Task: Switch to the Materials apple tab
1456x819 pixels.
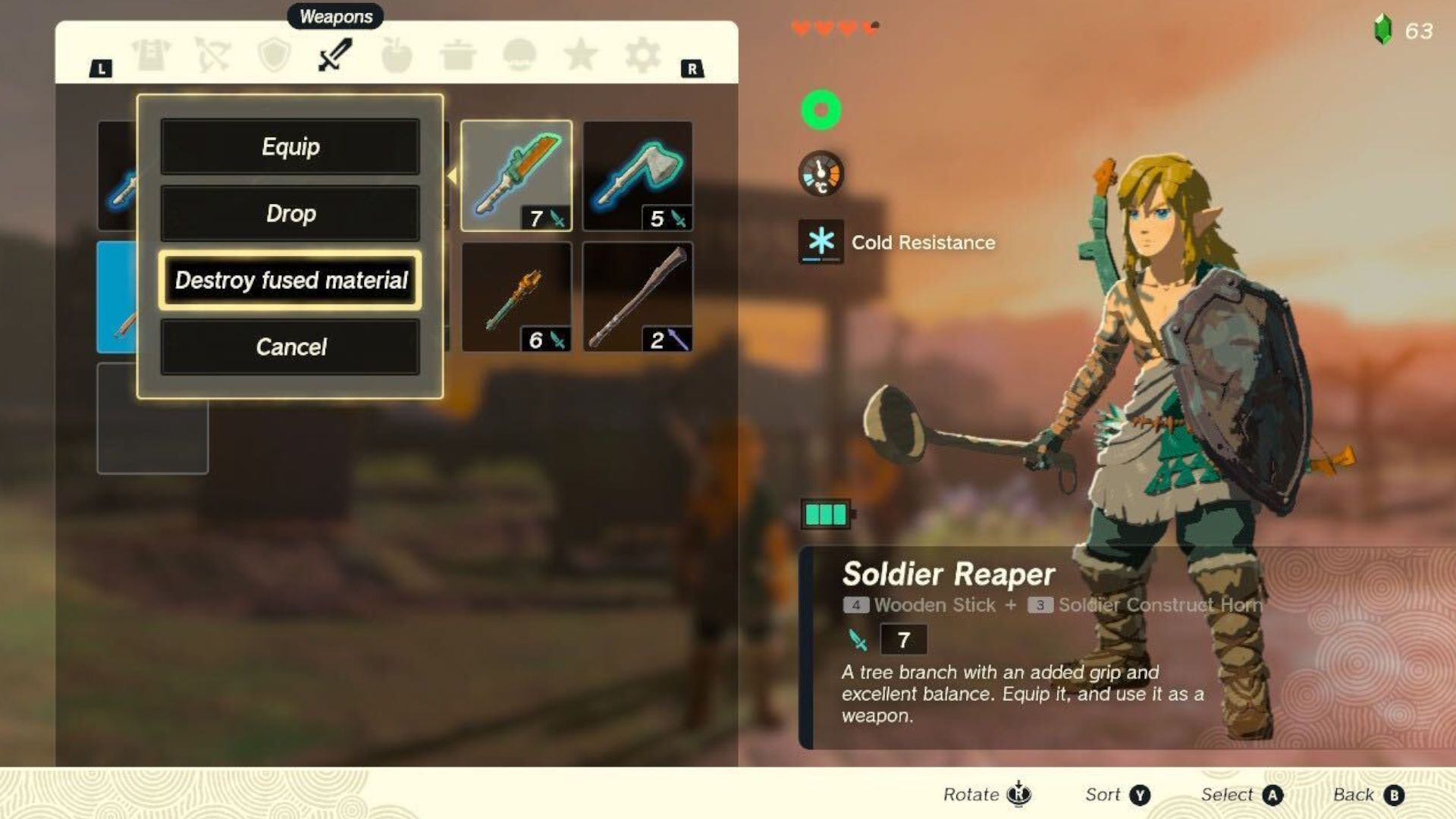Action: [x=397, y=55]
